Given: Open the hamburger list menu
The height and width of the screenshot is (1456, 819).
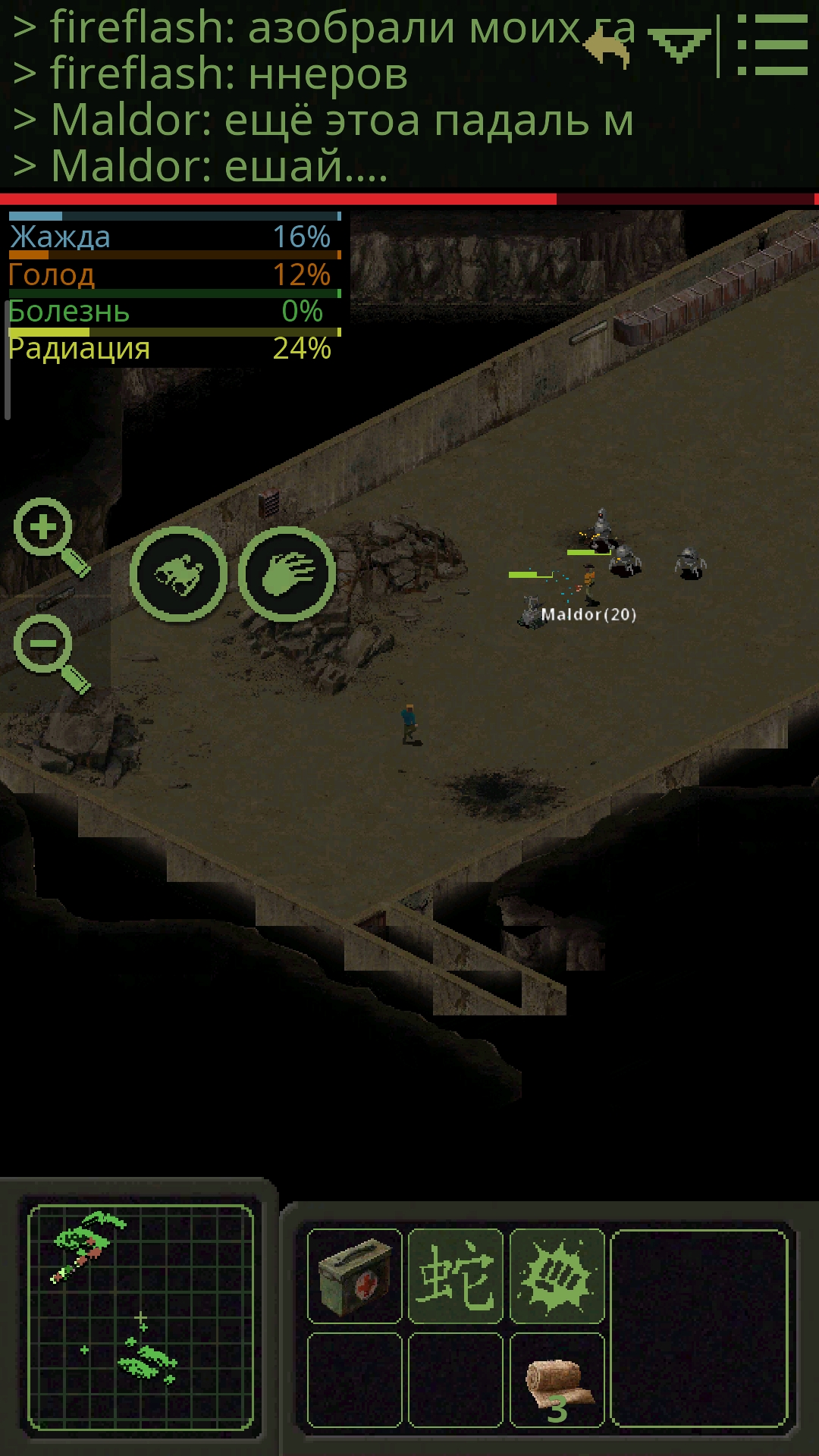Looking at the screenshot, I should [x=772, y=45].
